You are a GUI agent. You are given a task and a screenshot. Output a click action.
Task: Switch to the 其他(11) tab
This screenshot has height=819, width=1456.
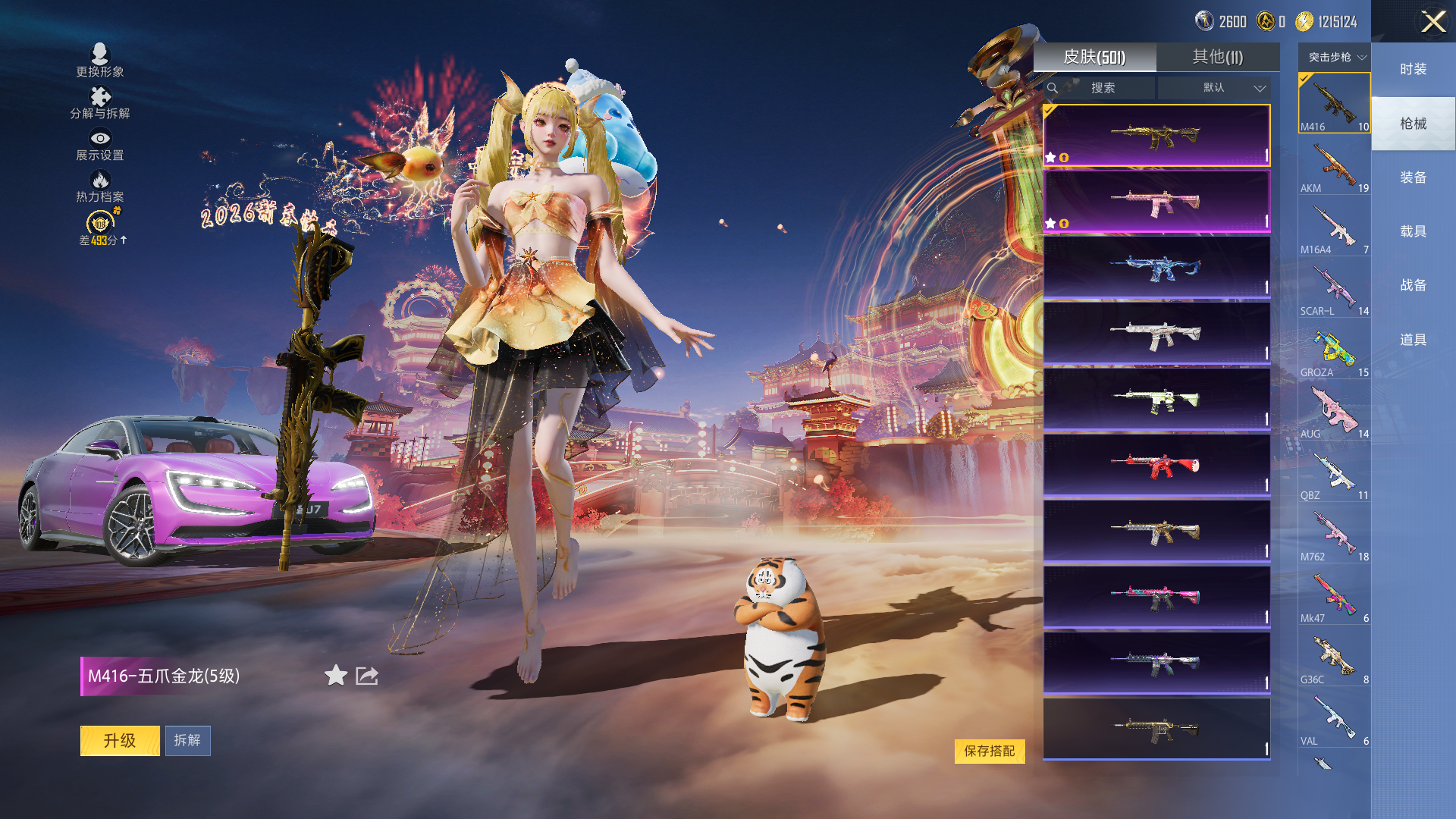click(x=1217, y=58)
